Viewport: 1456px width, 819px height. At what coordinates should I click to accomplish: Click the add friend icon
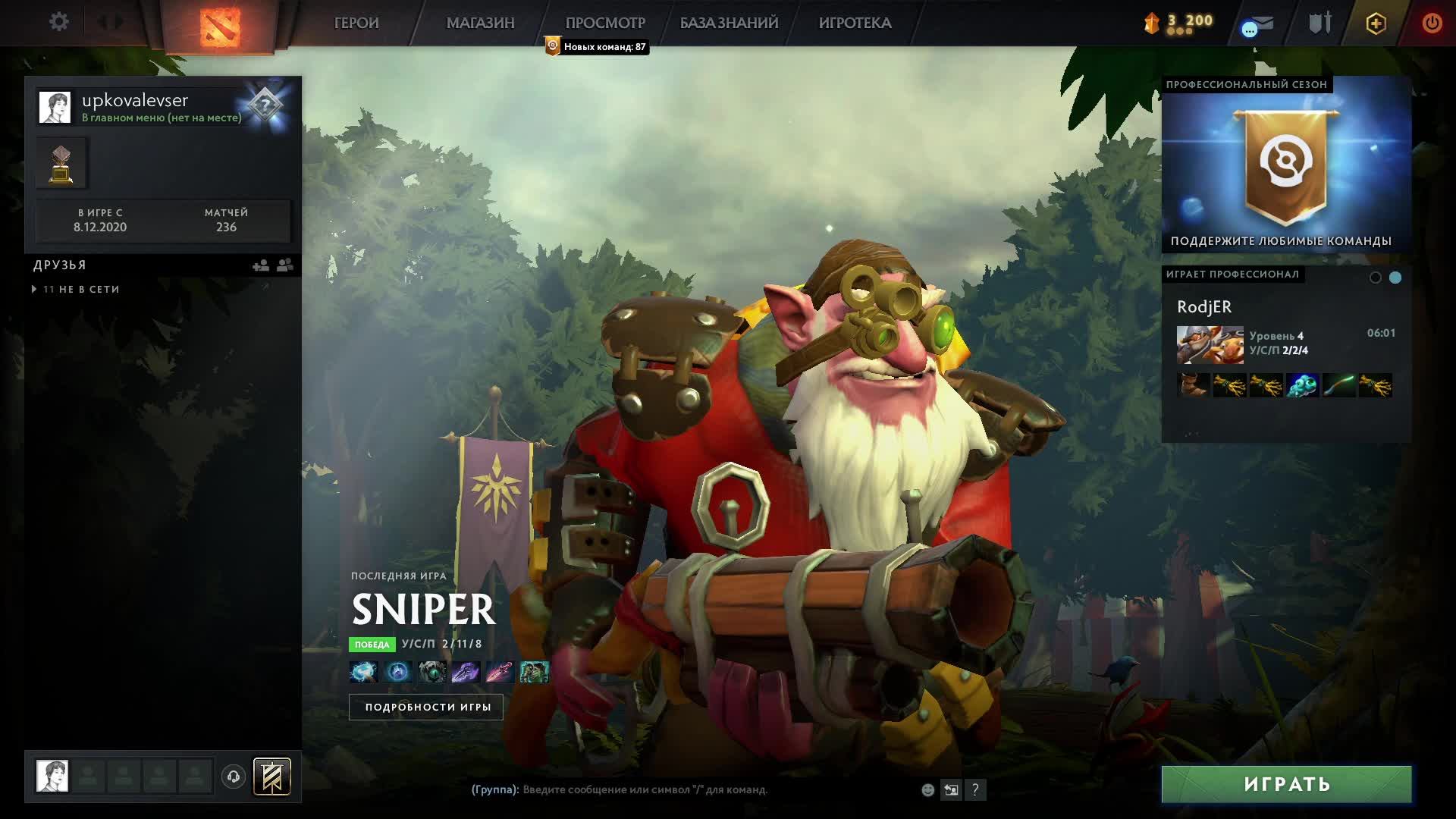(x=260, y=265)
